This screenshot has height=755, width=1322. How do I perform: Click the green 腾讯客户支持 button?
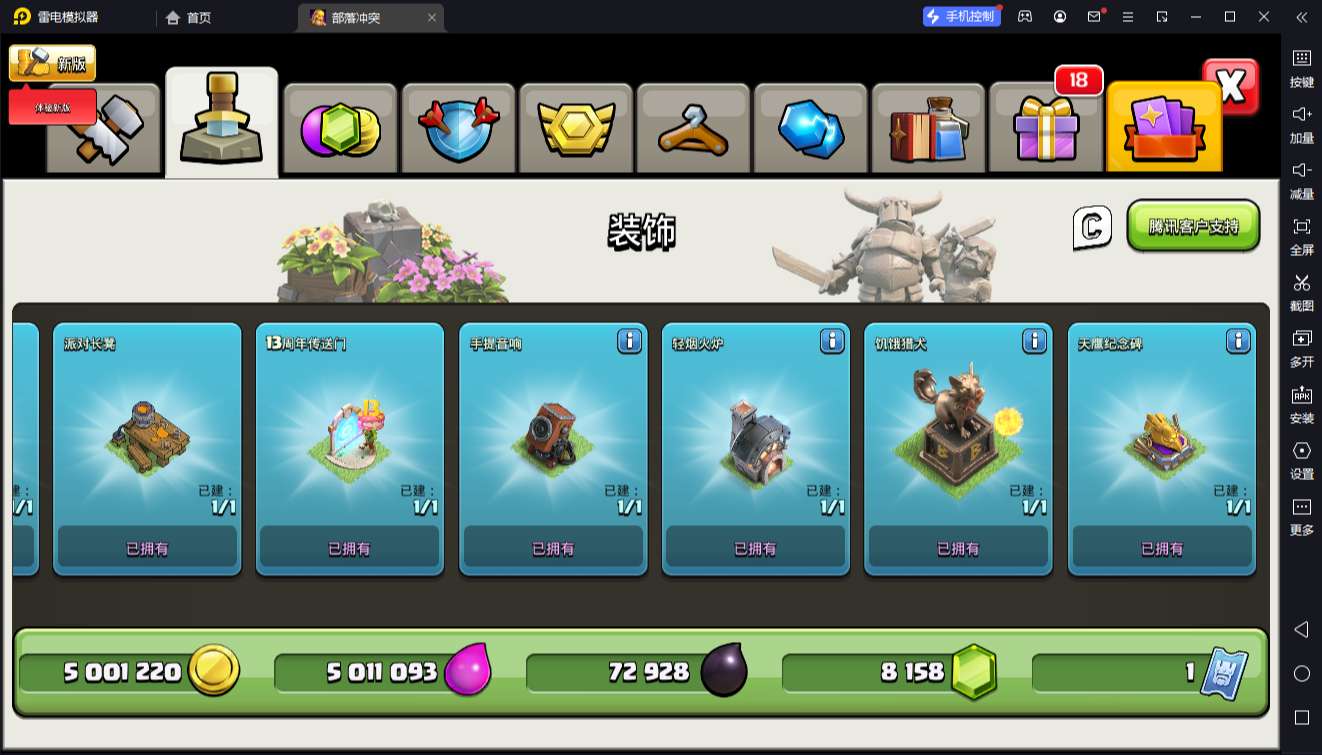[x=1193, y=226]
